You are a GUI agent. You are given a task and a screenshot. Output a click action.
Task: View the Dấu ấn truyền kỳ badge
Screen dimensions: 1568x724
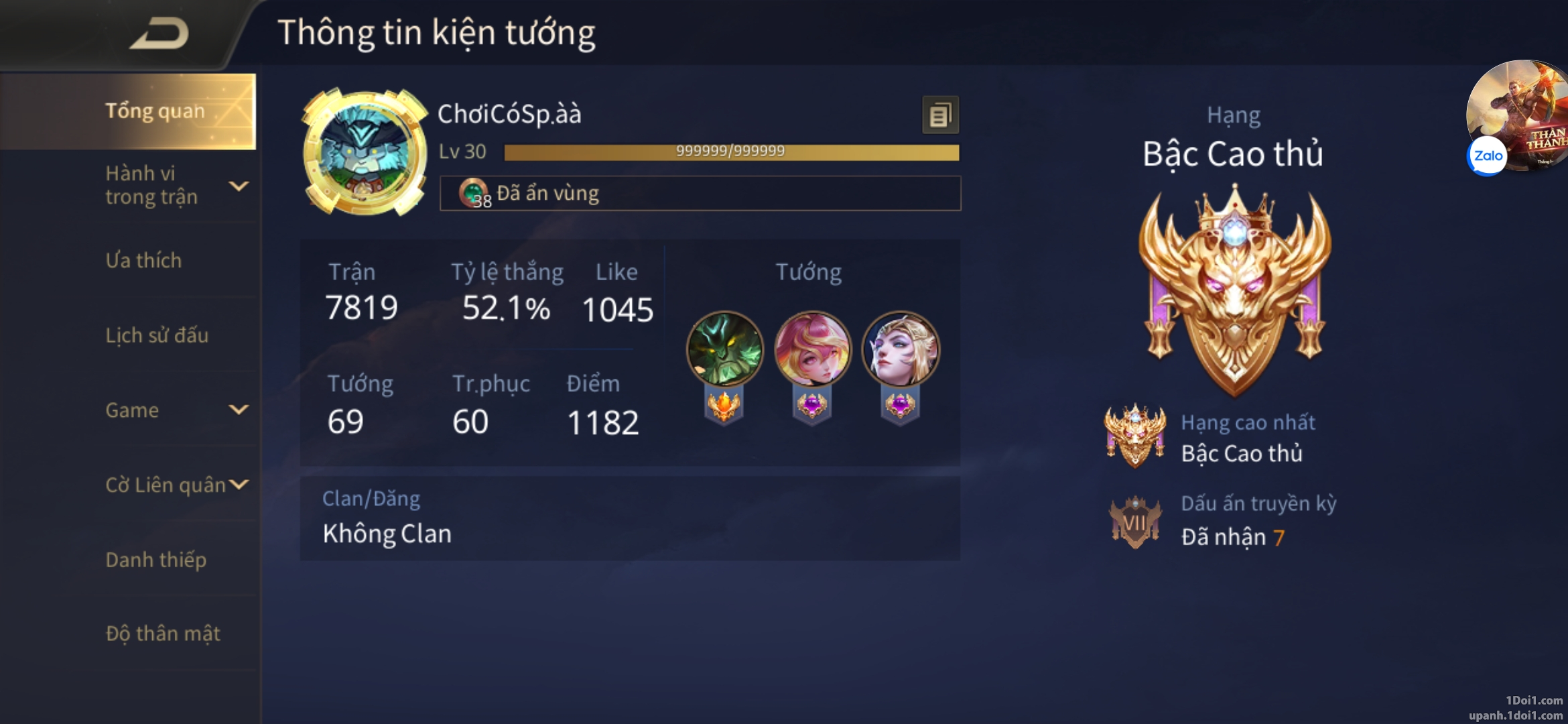pyautogui.click(x=1134, y=522)
